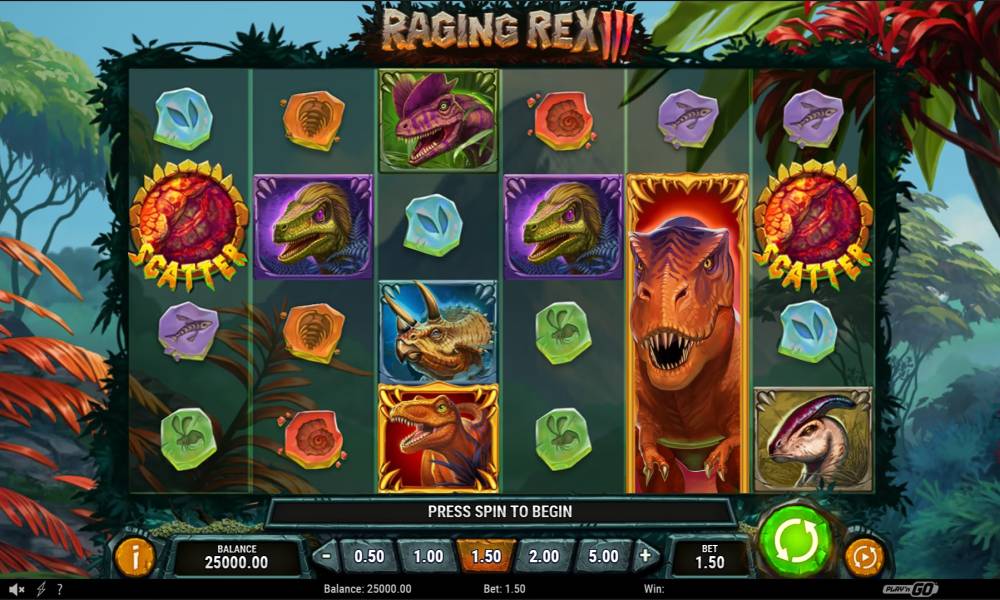Open the auto-play settings button
This screenshot has height=600, width=1000.
(864, 556)
